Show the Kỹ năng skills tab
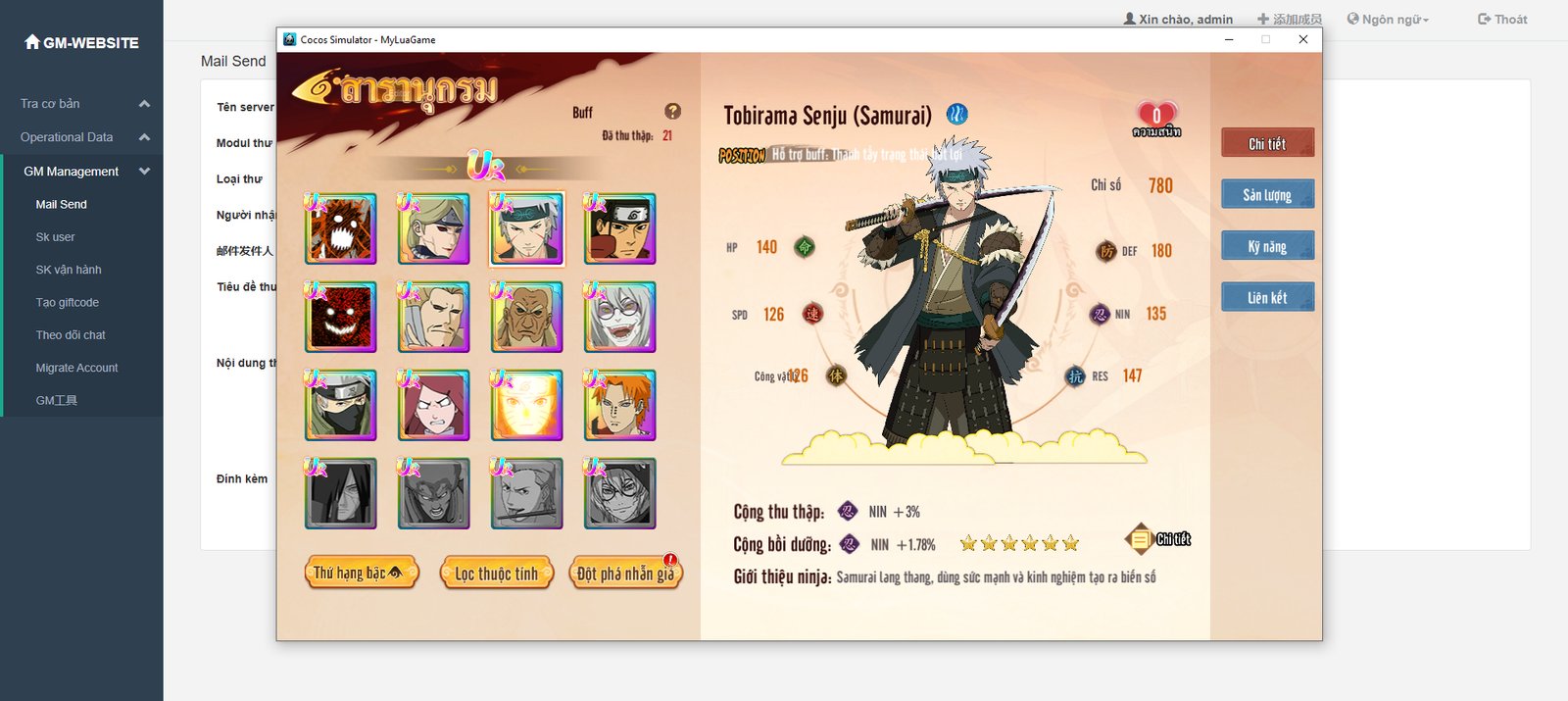This screenshot has width=1568, height=701. tap(1267, 246)
